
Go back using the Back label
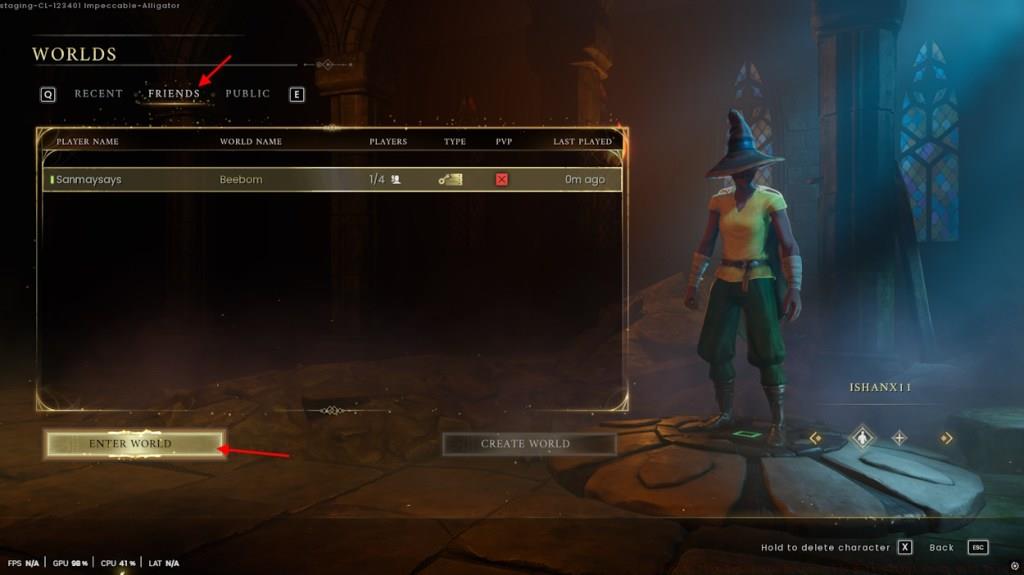tap(942, 548)
